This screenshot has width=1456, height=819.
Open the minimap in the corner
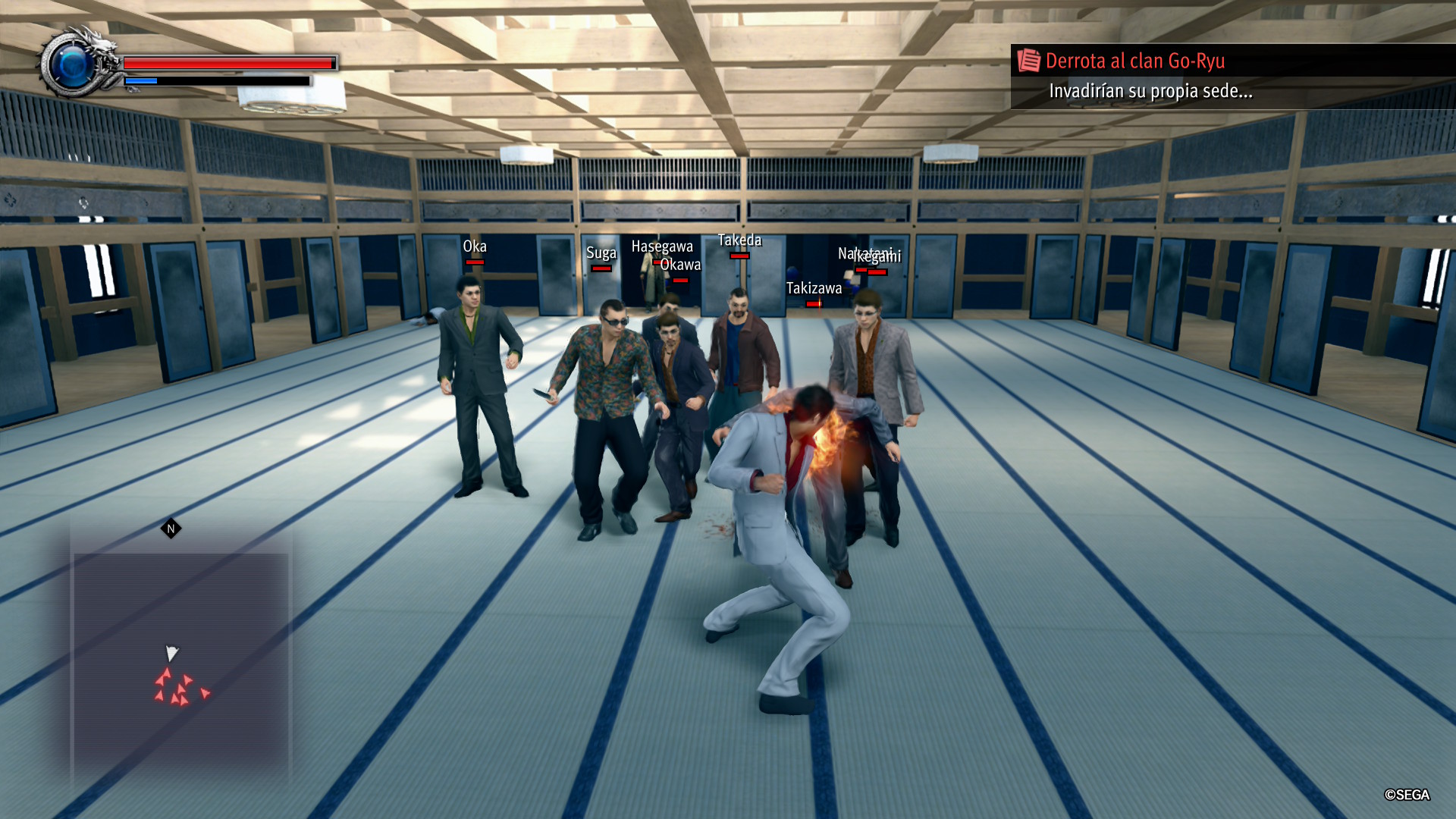pyautogui.click(x=180, y=652)
